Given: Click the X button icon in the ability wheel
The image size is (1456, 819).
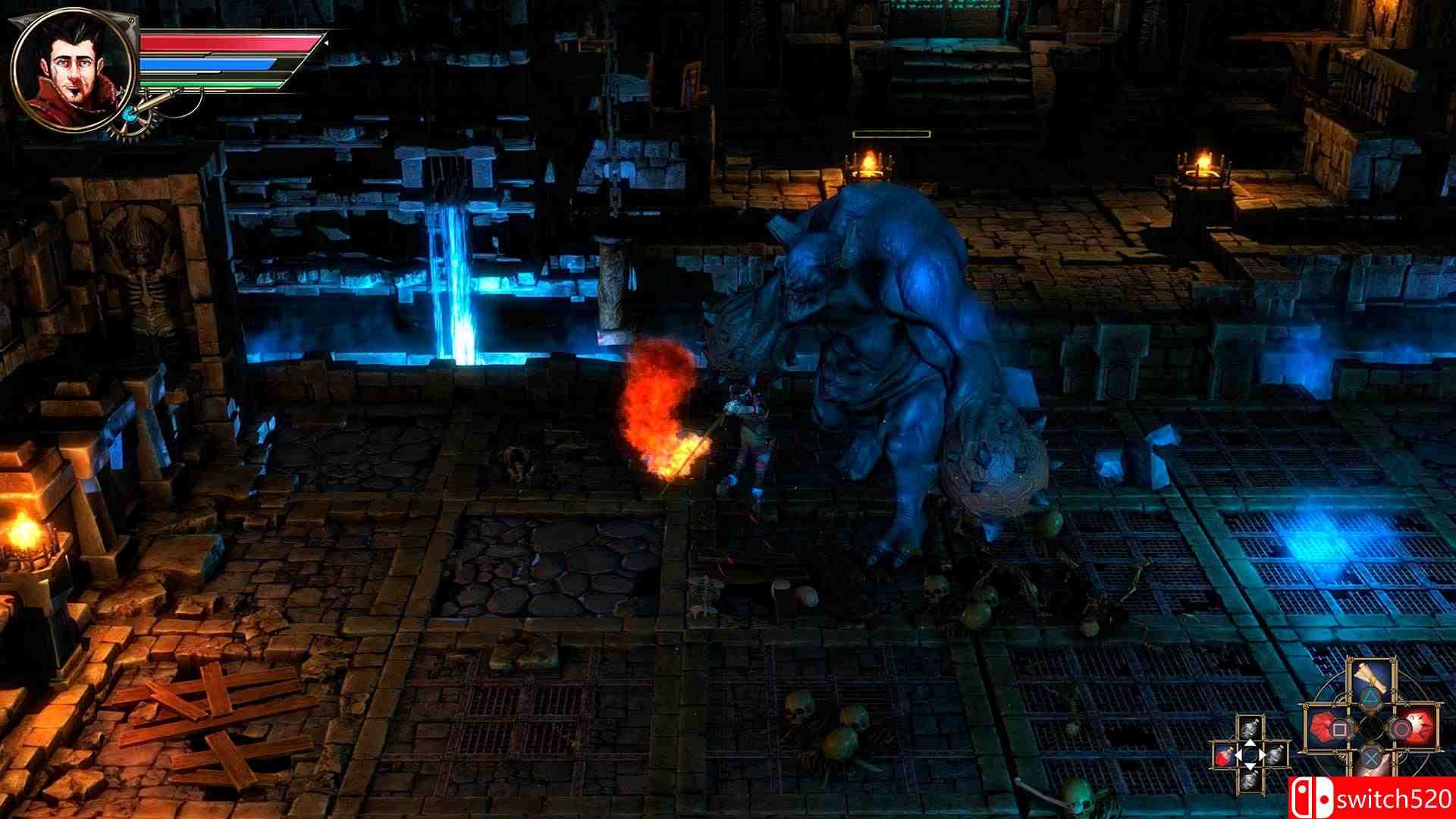Looking at the screenshot, I should (1372, 760).
